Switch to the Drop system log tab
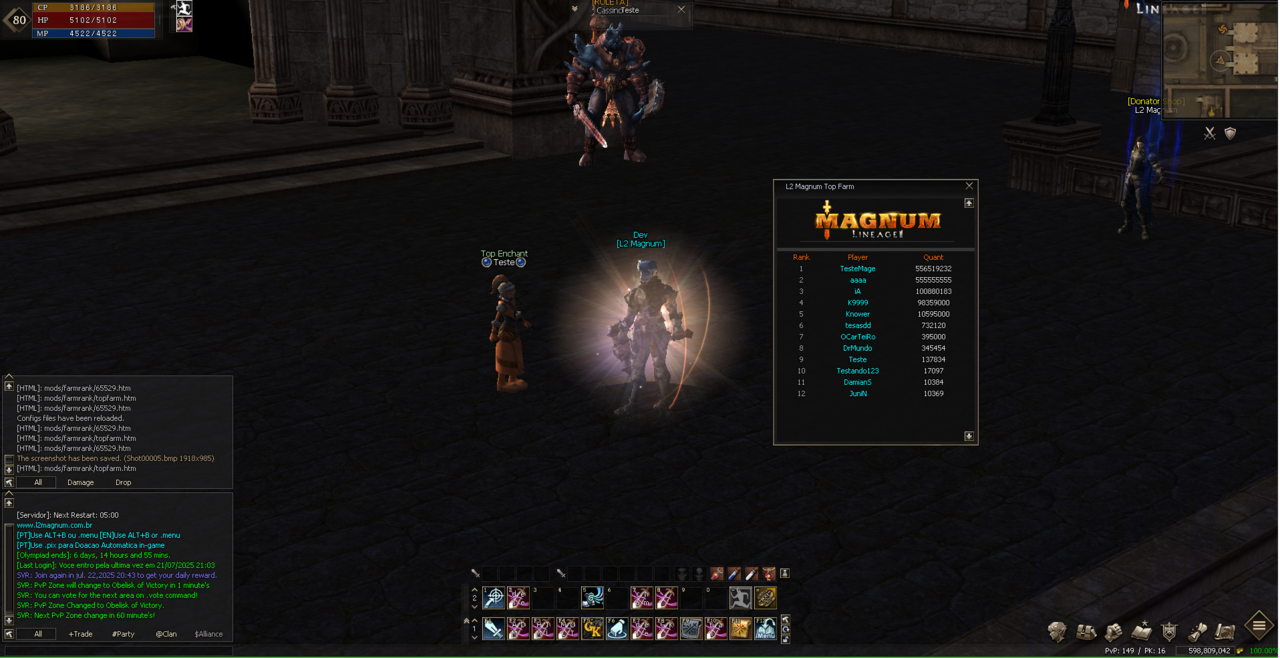This screenshot has height=658, width=1280. 123,482
